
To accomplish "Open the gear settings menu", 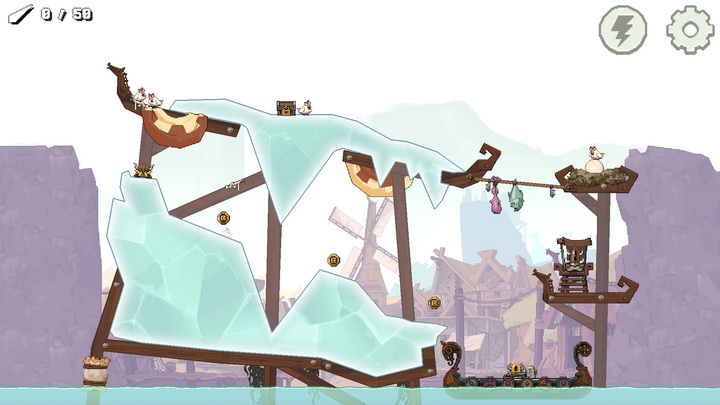I will [x=690, y=29].
